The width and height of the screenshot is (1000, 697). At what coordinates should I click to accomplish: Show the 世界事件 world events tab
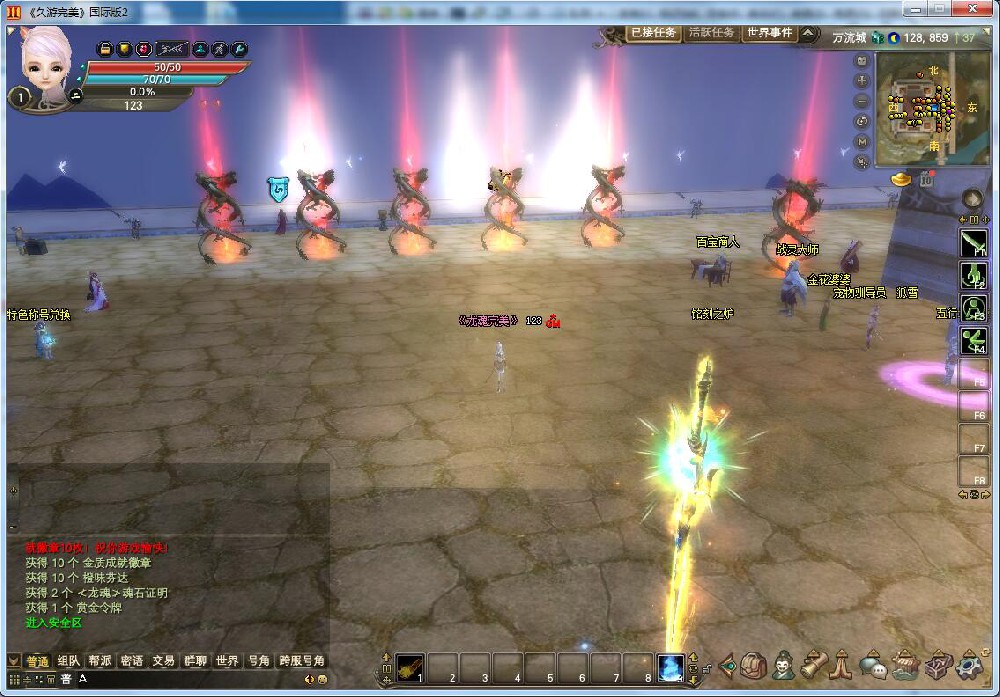[768, 32]
